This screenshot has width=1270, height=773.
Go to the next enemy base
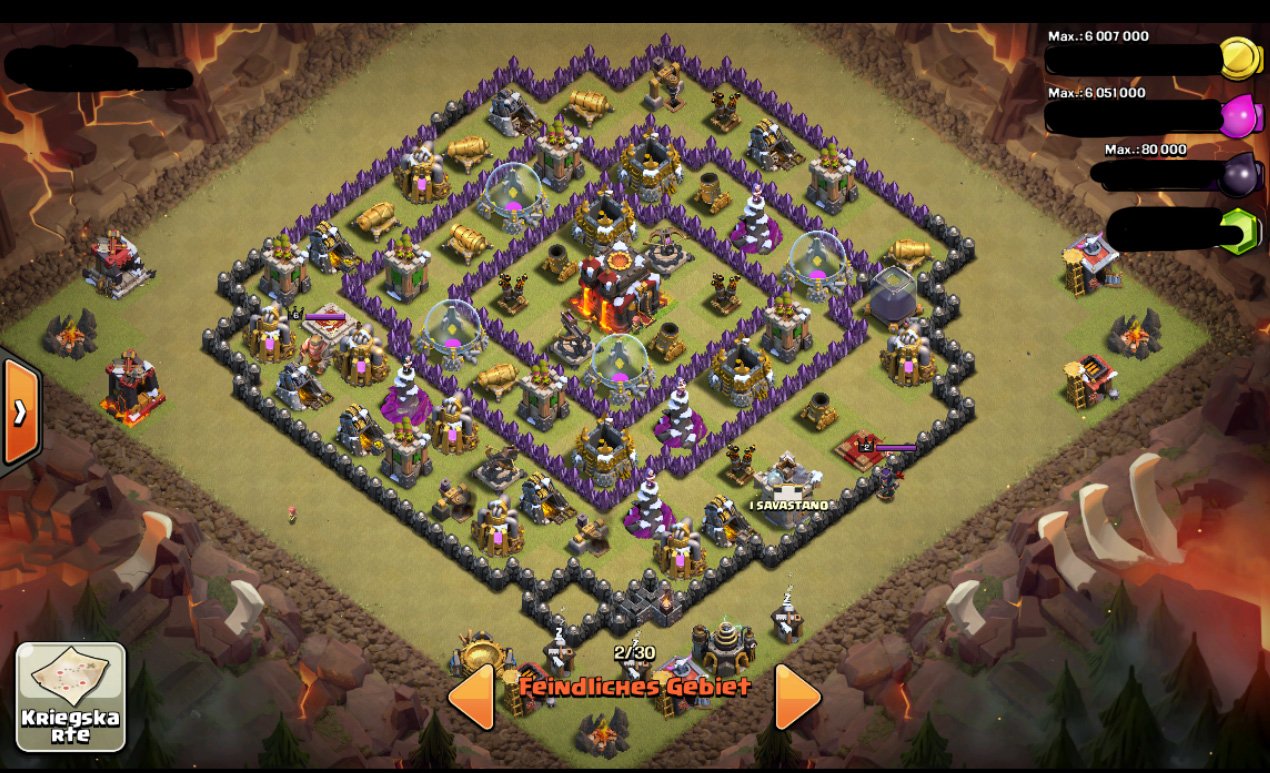[798, 696]
